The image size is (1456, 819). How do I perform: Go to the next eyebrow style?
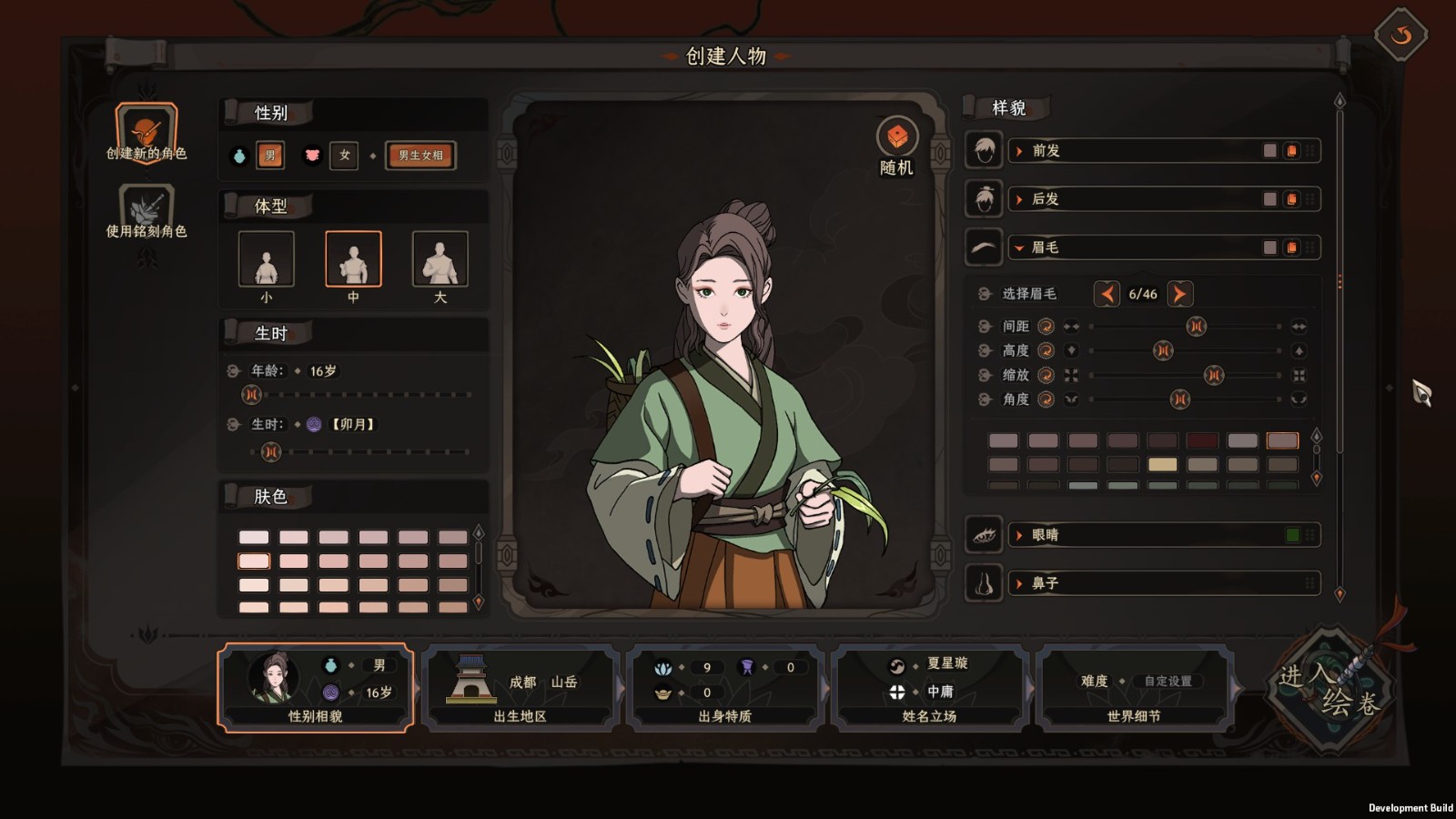1179,294
